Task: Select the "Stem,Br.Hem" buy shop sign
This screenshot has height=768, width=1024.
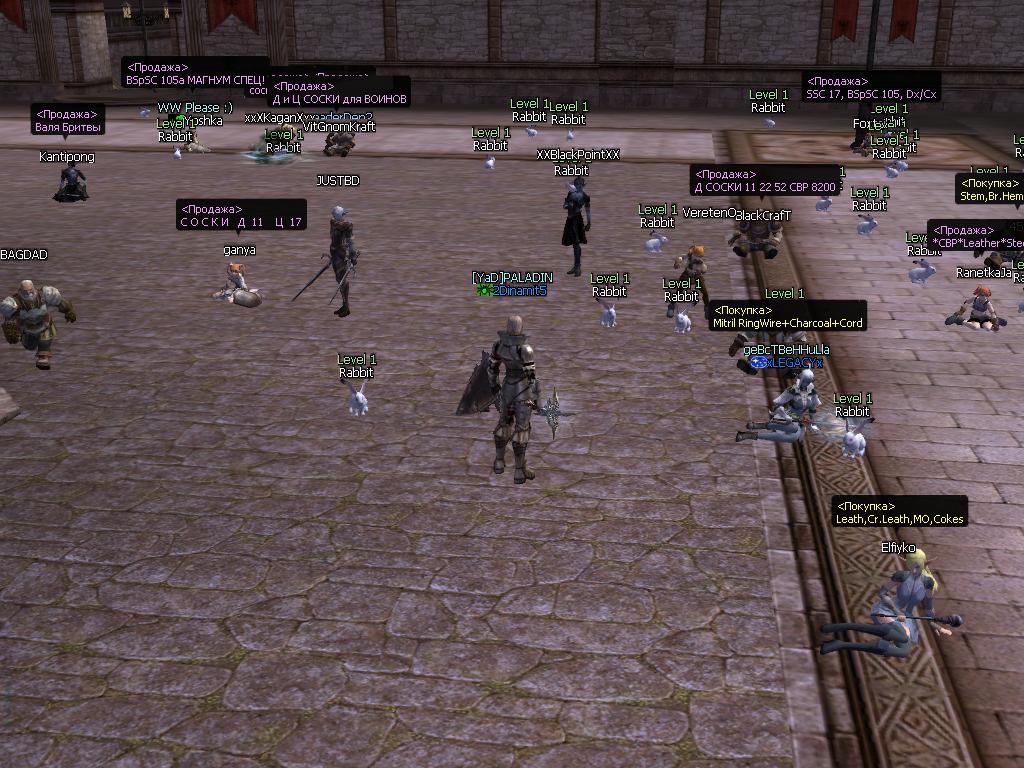Action: [990, 190]
